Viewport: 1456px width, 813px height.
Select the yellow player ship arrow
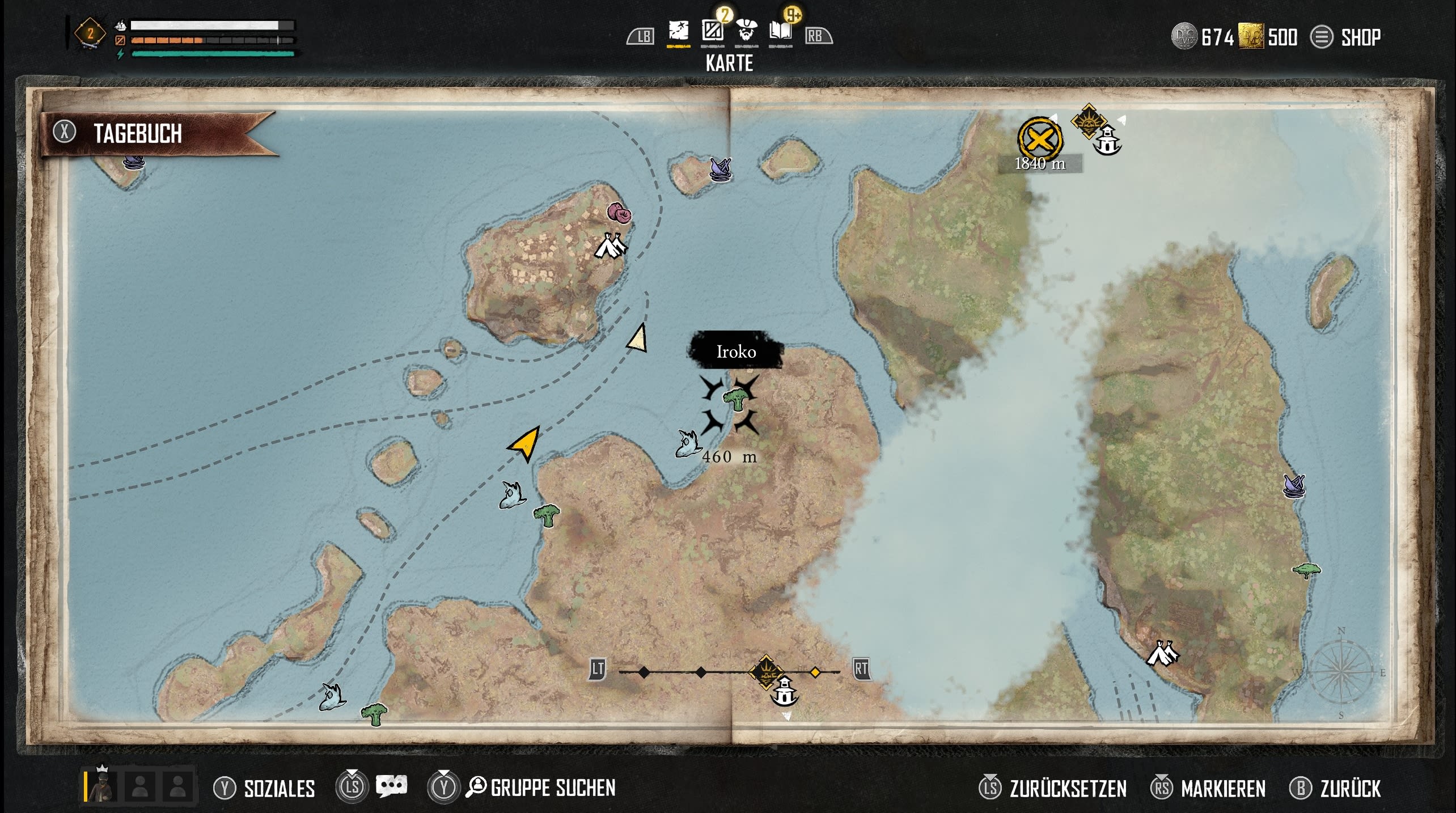pyautogui.click(x=525, y=444)
